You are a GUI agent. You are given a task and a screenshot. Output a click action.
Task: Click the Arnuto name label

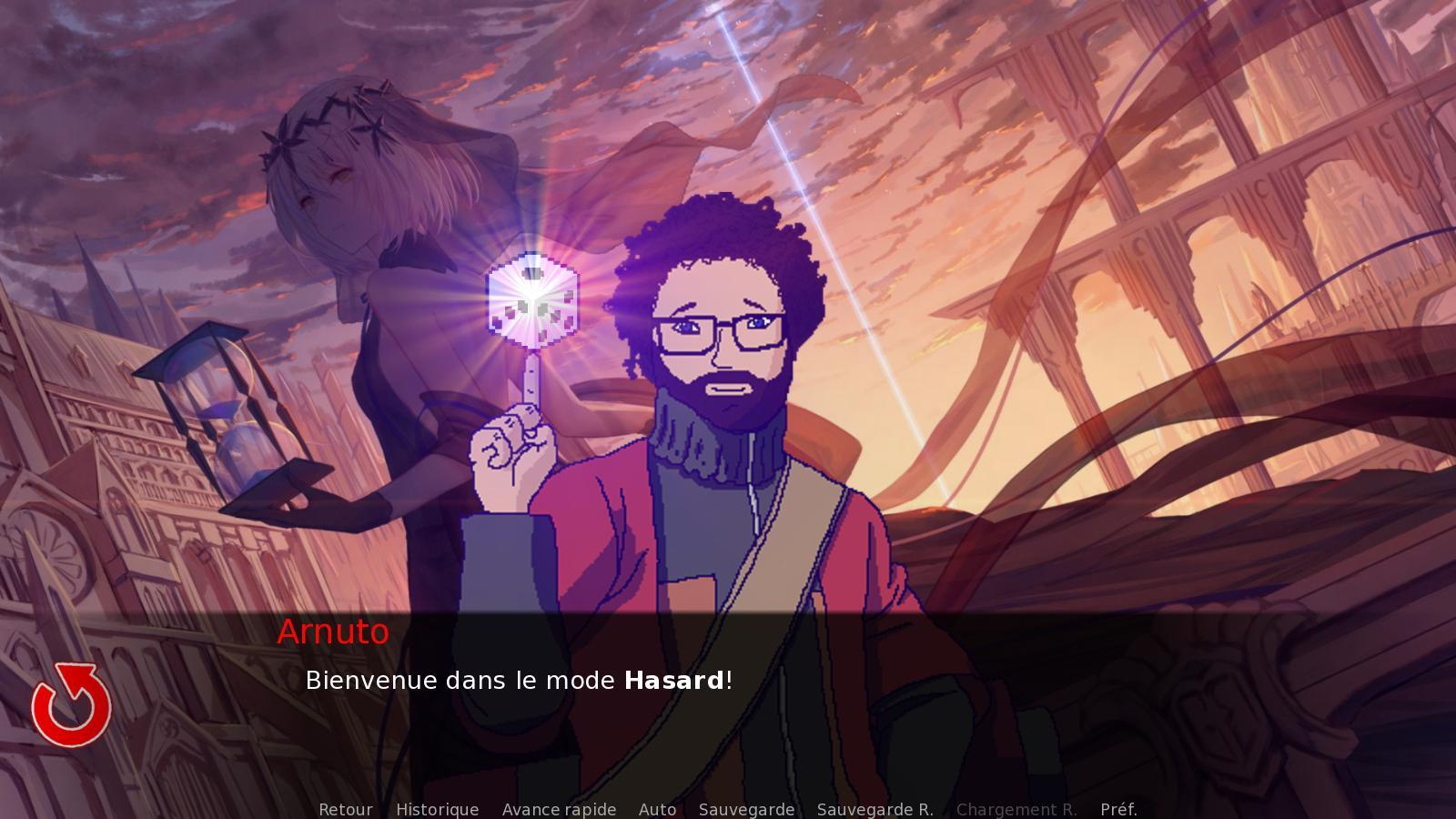click(x=332, y=632)
